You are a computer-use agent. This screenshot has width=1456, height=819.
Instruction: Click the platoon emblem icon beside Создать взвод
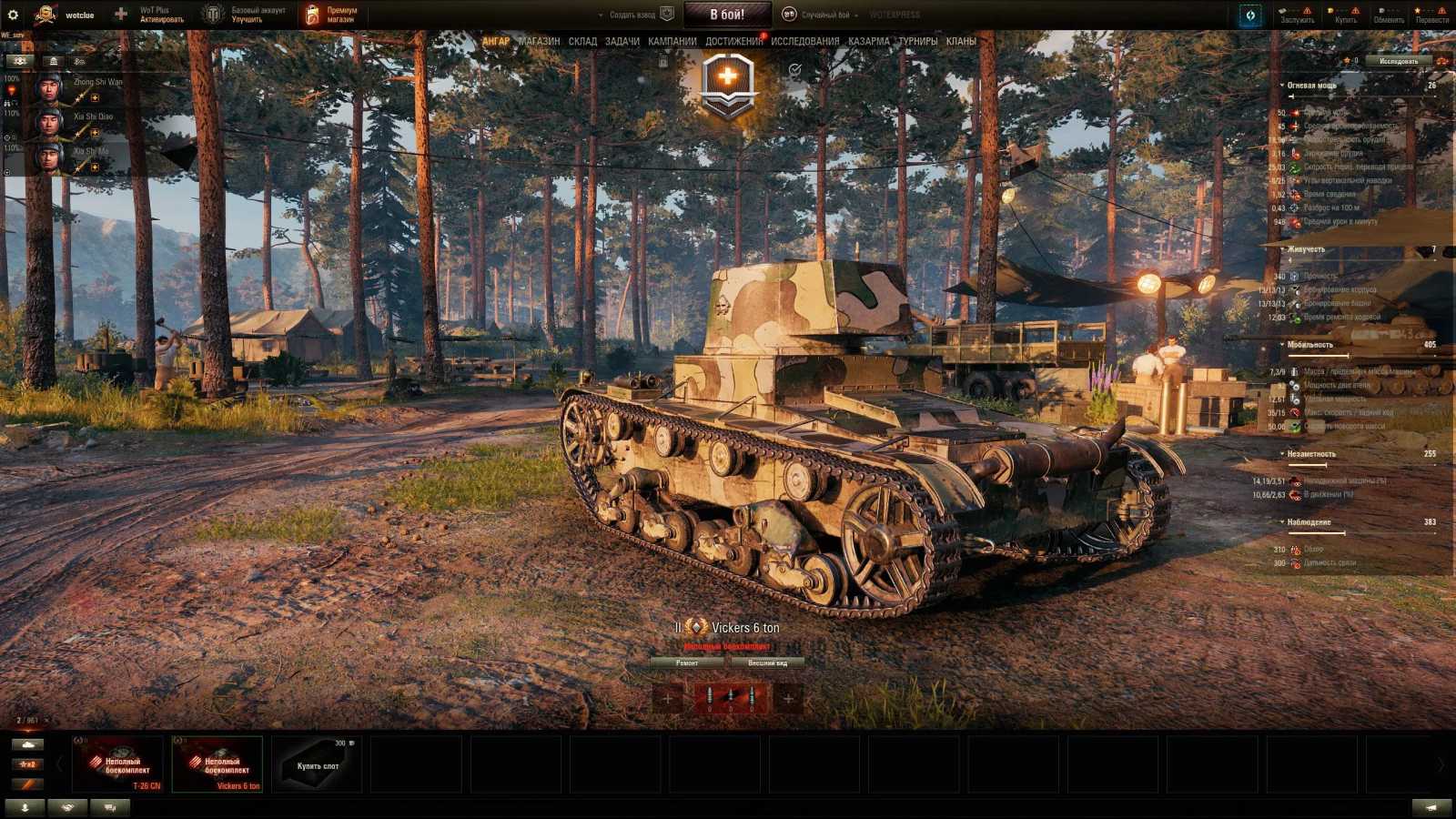665,14
